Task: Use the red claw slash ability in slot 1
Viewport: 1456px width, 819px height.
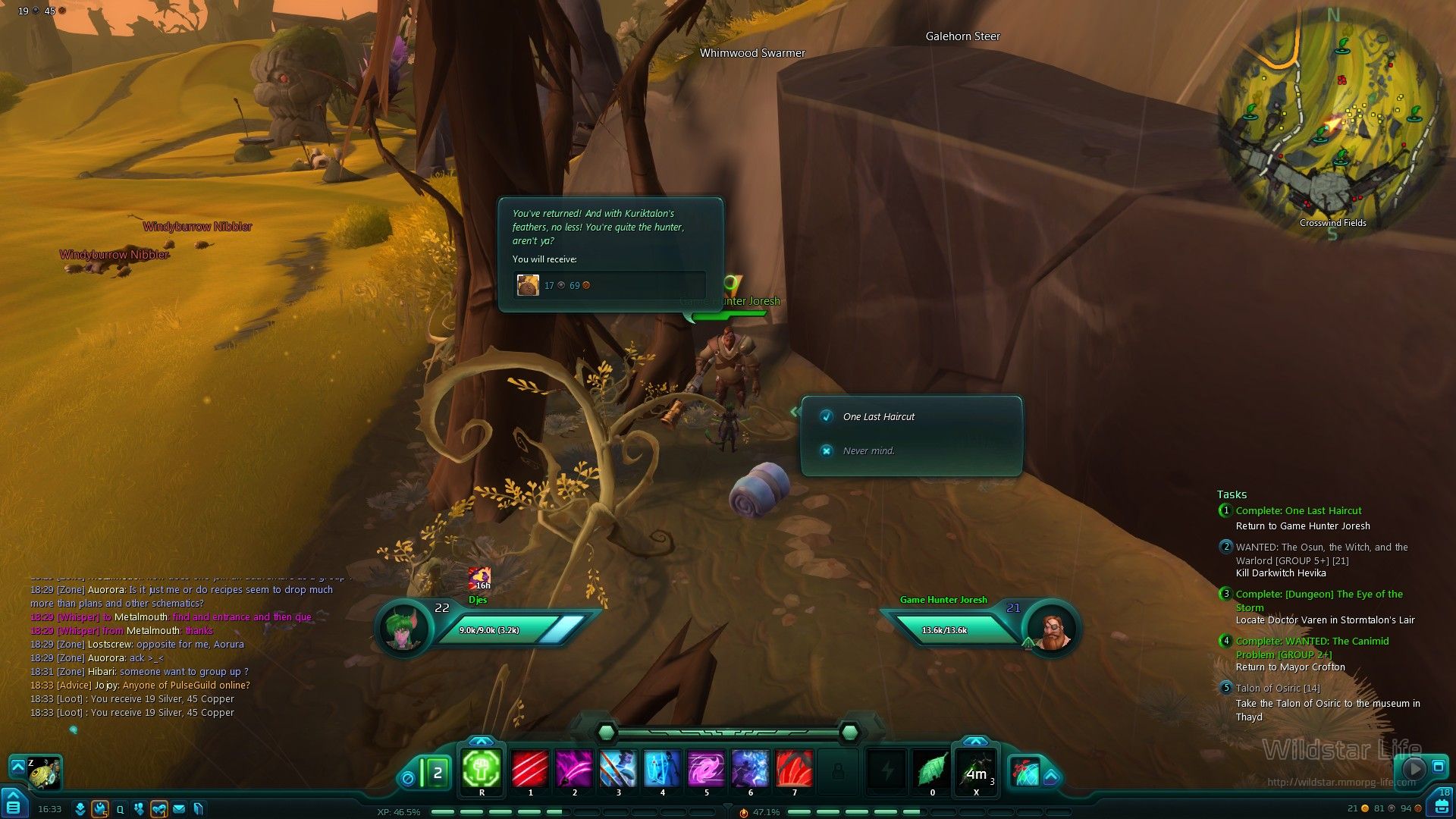Action: (x=530, y=769)
